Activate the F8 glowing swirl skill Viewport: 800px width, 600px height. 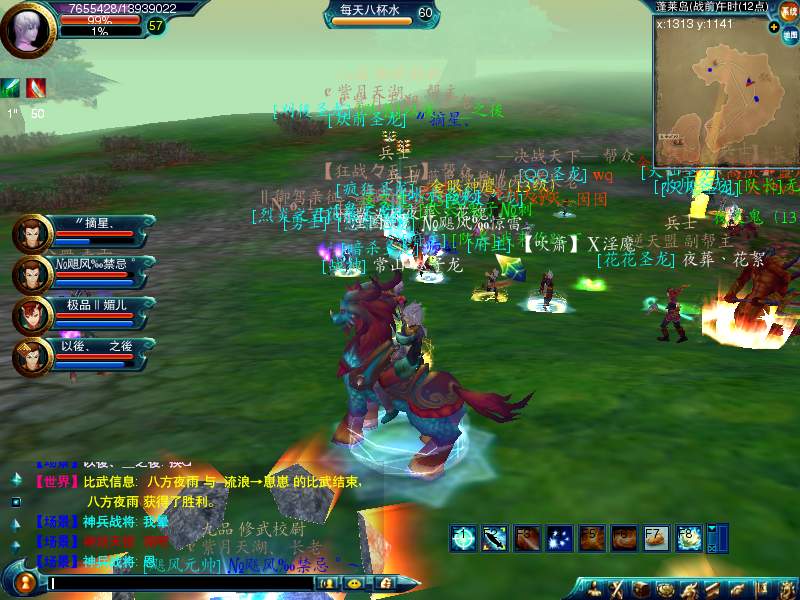pyautogui.click(x=688, y=538)
